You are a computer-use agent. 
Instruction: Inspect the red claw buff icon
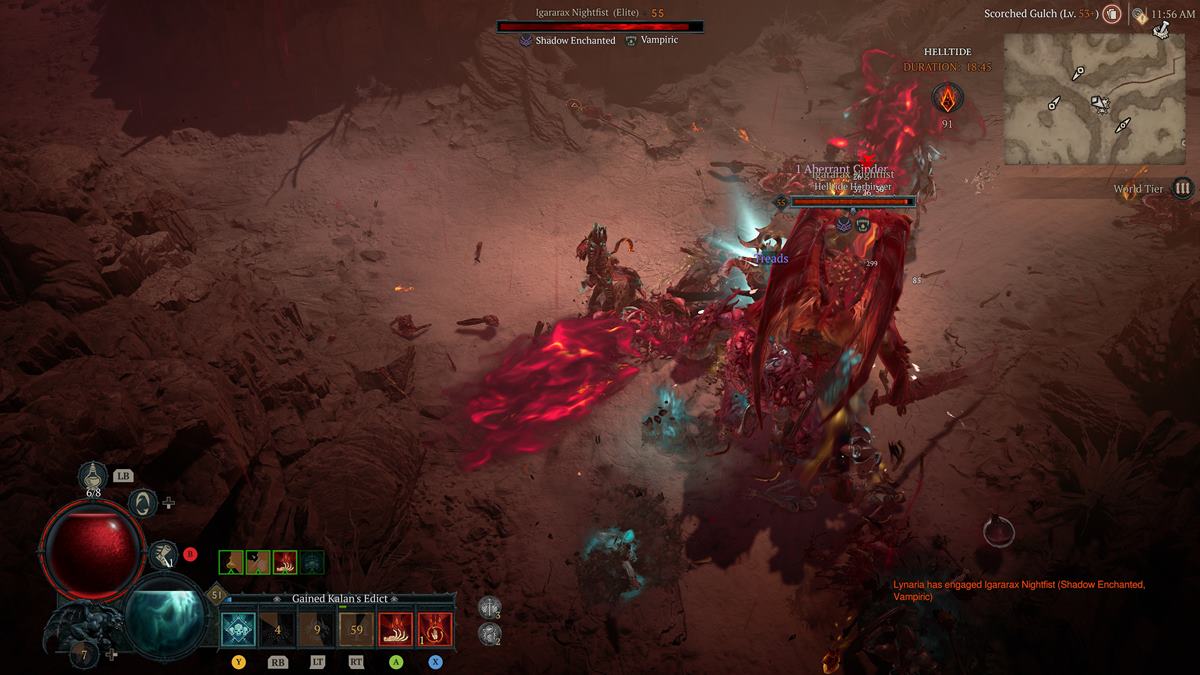[x=285, y=562]
